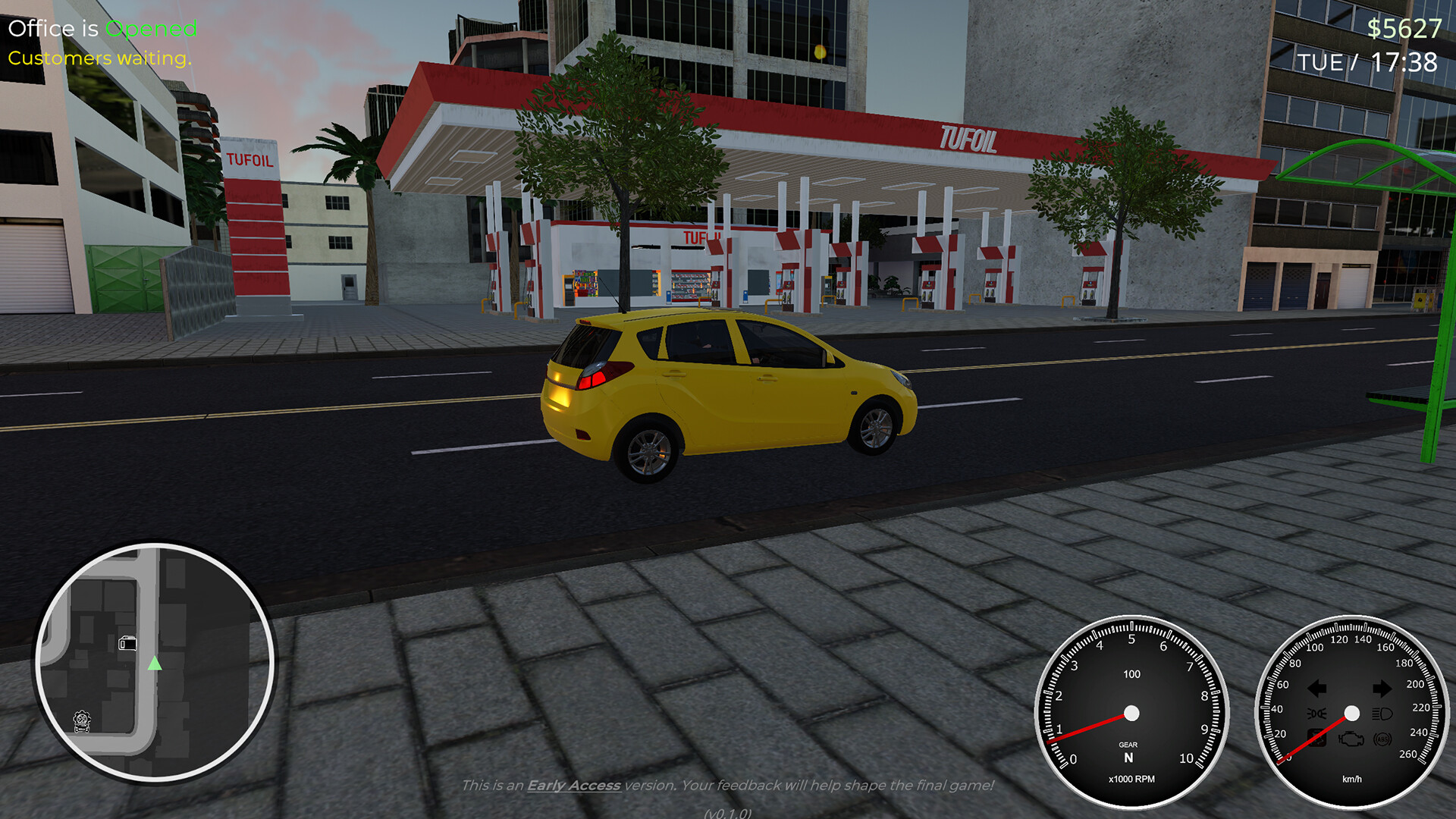
Task: Select the fuel station icon on the minimap
Action: coord(128,643)
